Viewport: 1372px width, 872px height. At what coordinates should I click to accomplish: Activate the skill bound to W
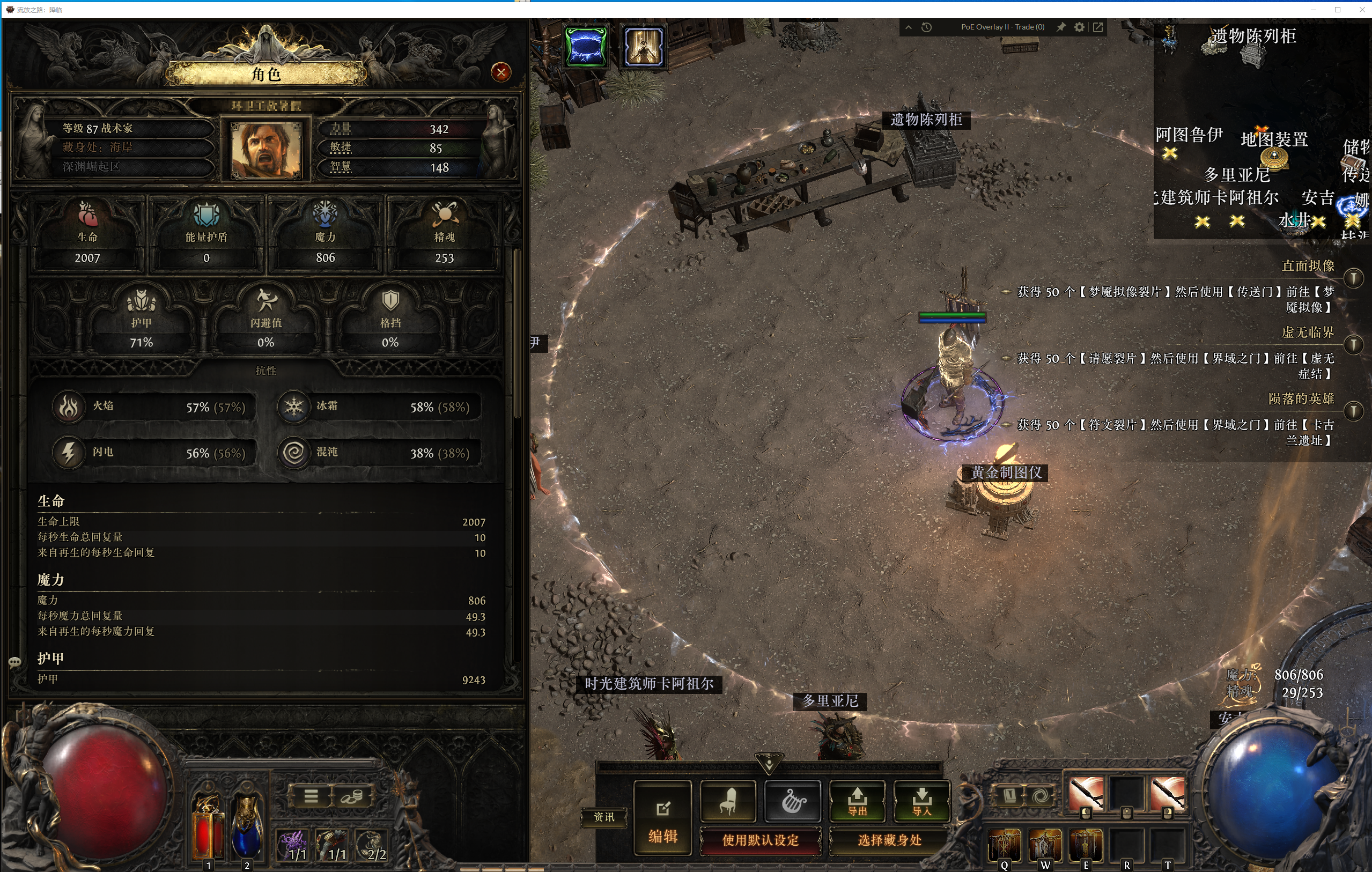pos(1045,845)
